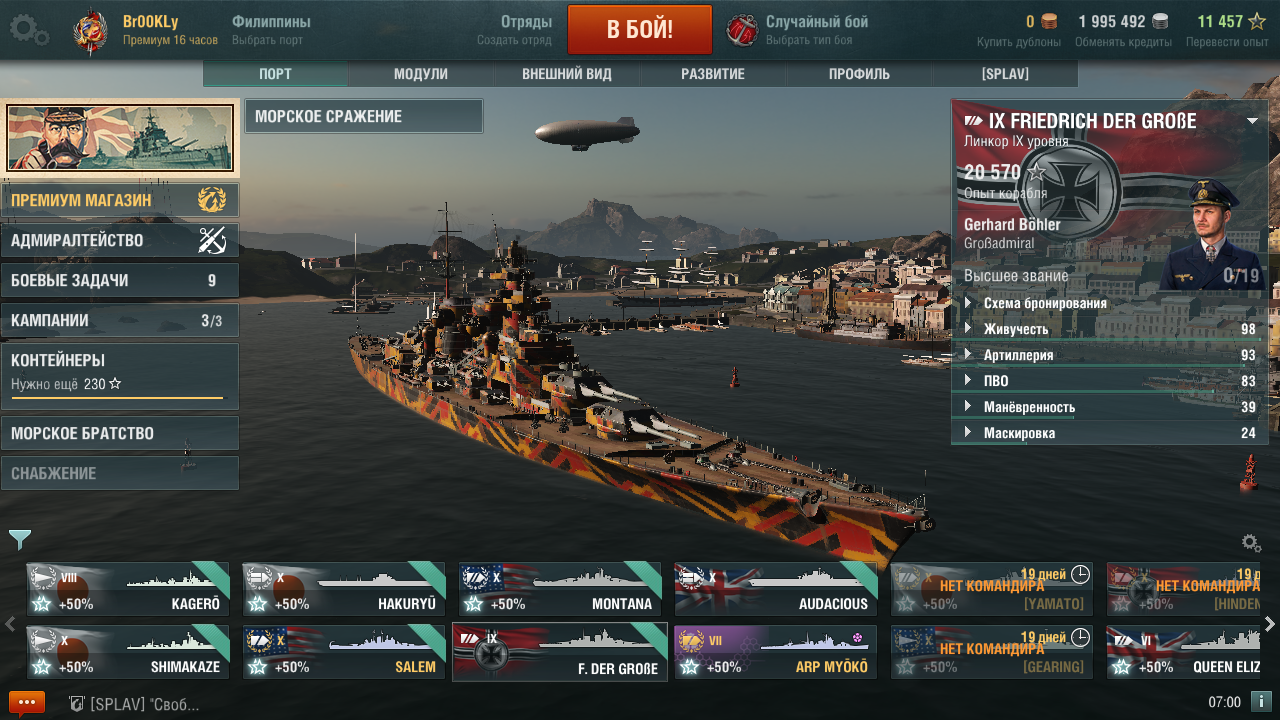Open the [SPLAV] clan tab
This screenshot has width=1280, height=720.
point(1004,74)
